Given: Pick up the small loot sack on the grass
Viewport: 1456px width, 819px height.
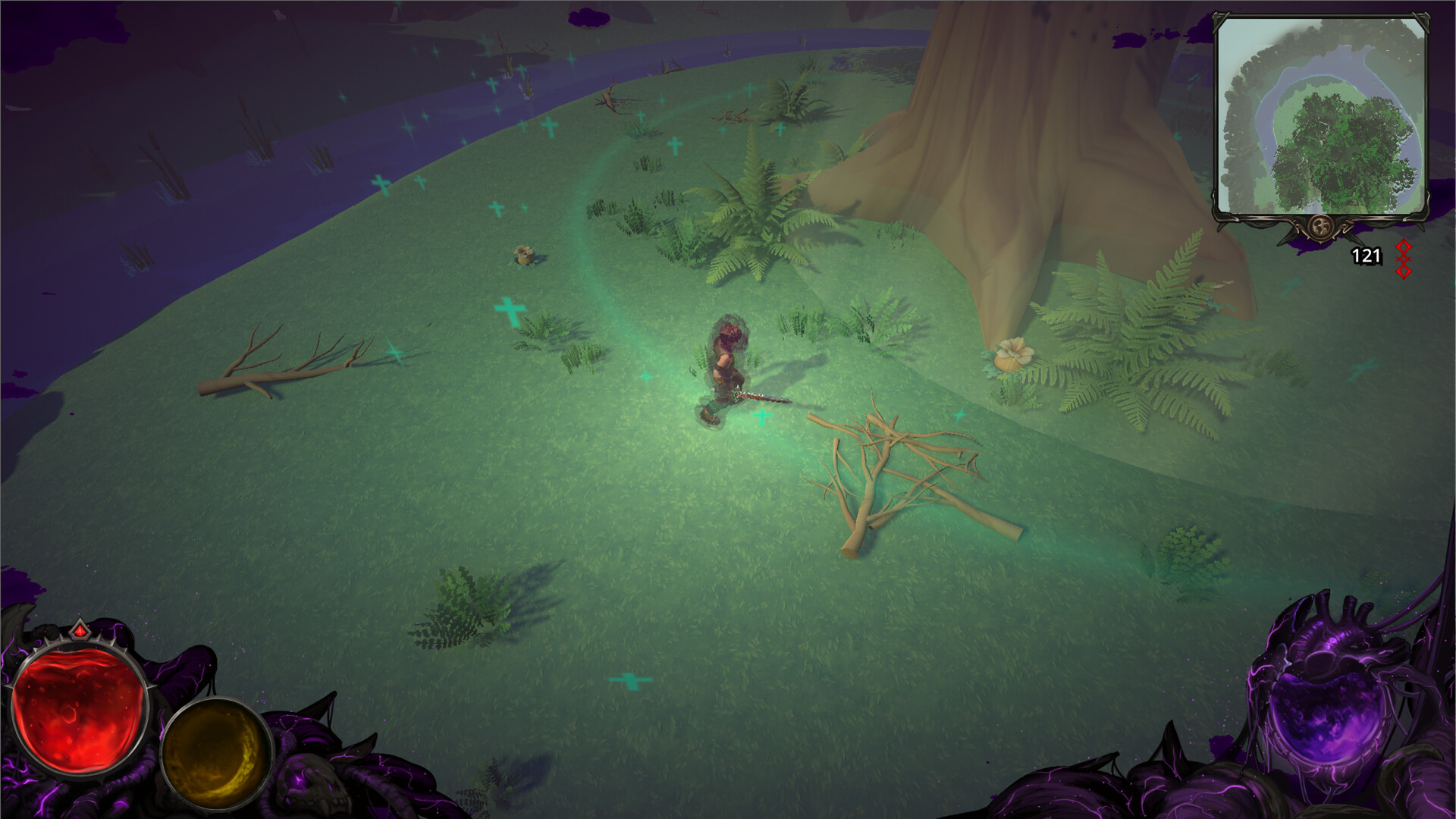Looking at the screenshot, I should point(524,253).
